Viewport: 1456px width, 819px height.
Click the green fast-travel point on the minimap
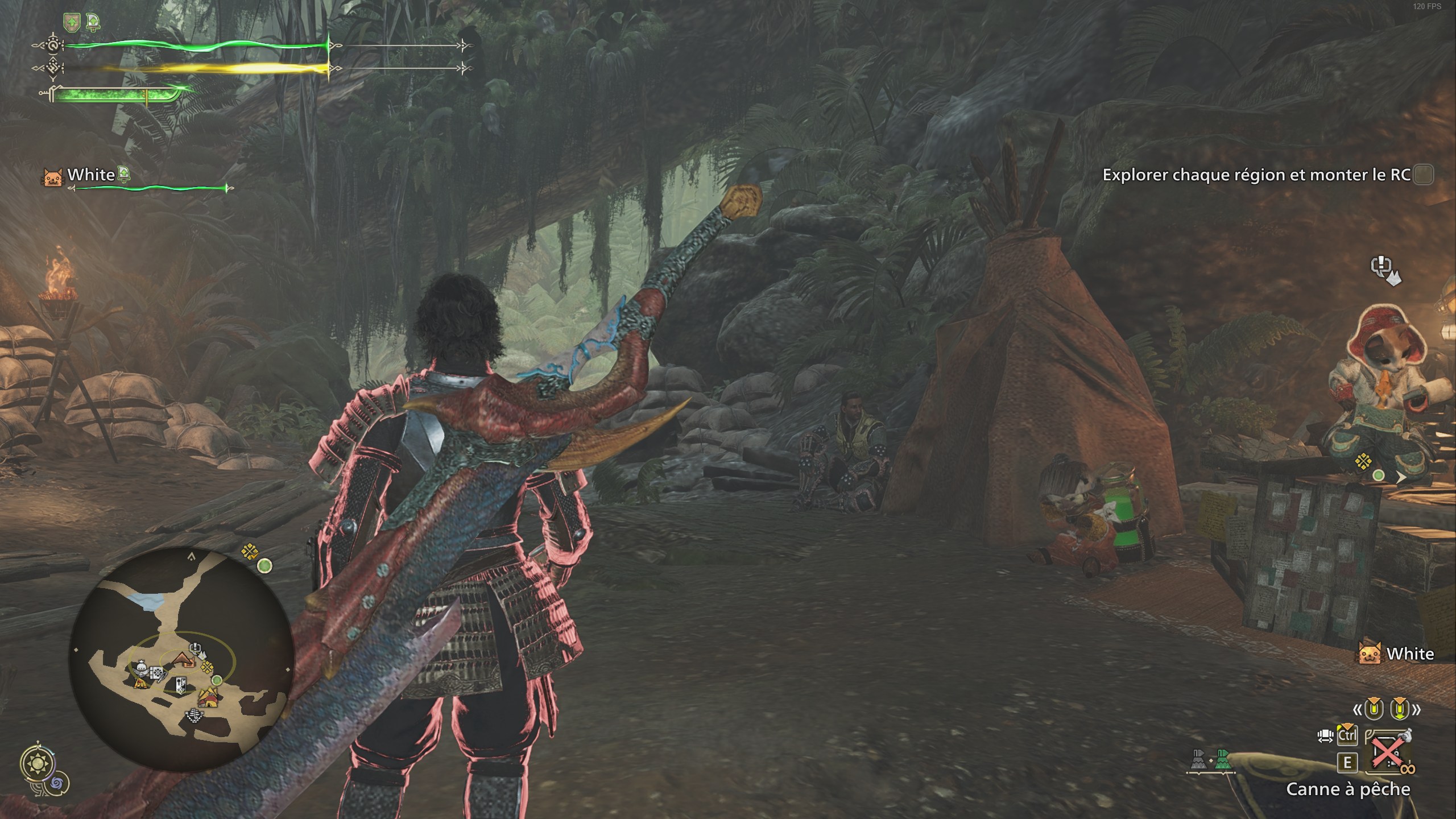[x=217, y=680]
